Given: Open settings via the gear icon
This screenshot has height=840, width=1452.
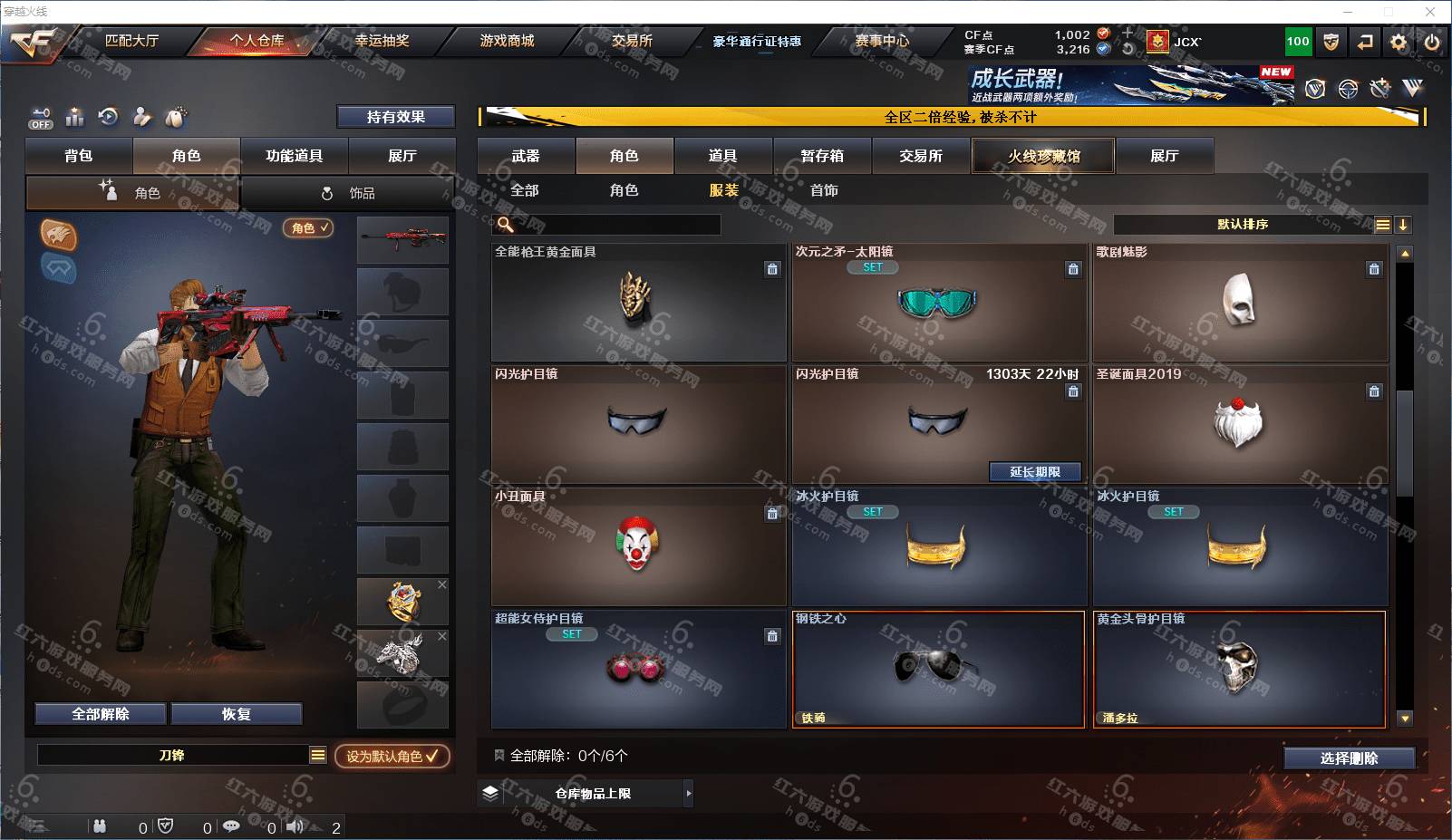Looking at the screenshot, I should [x=1399, y=42].
